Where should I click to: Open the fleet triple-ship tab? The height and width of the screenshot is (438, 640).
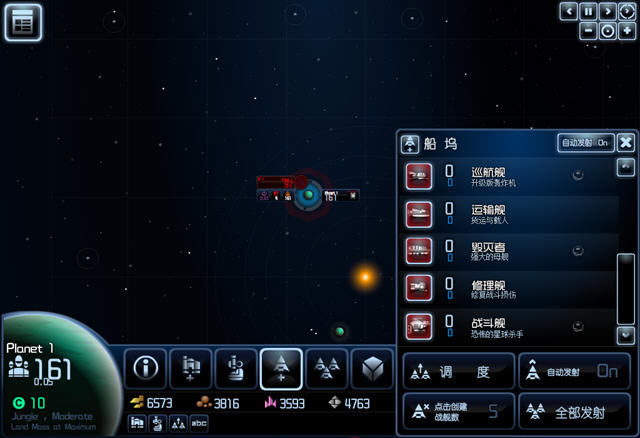coord(326,369)
